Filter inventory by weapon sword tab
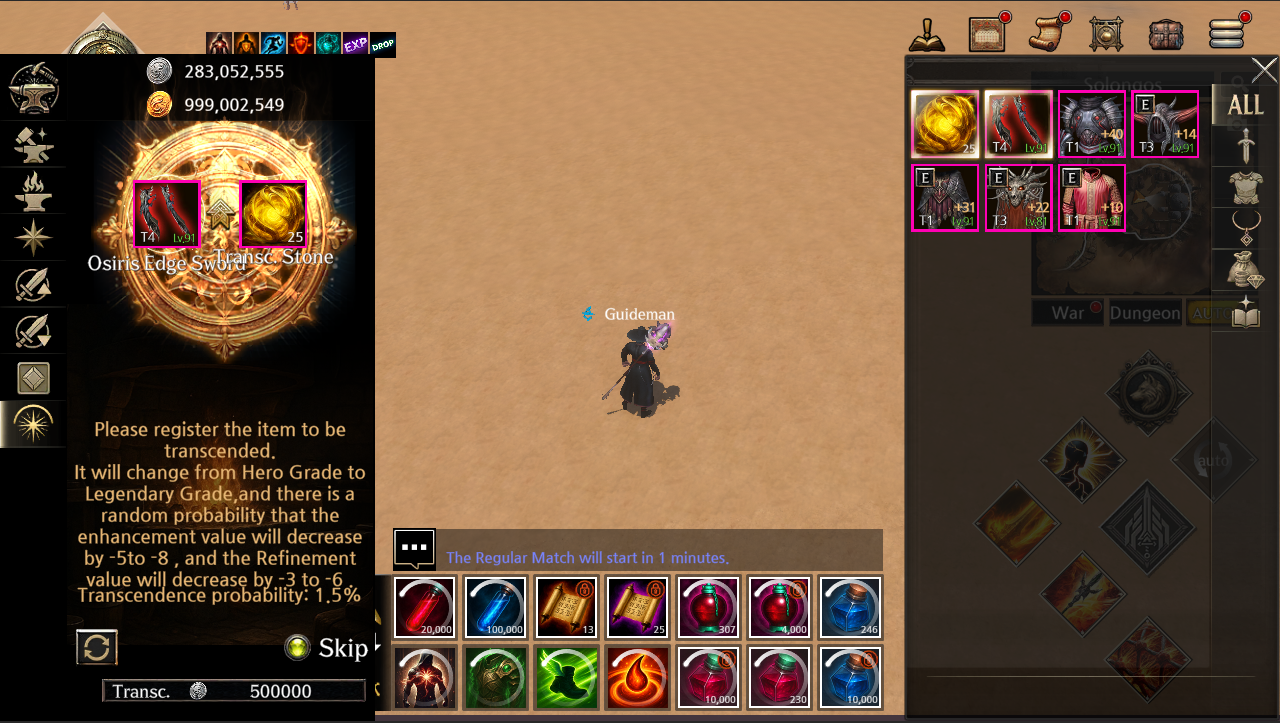Viewport: 1280px width, 723px height. coord(1245,147)
